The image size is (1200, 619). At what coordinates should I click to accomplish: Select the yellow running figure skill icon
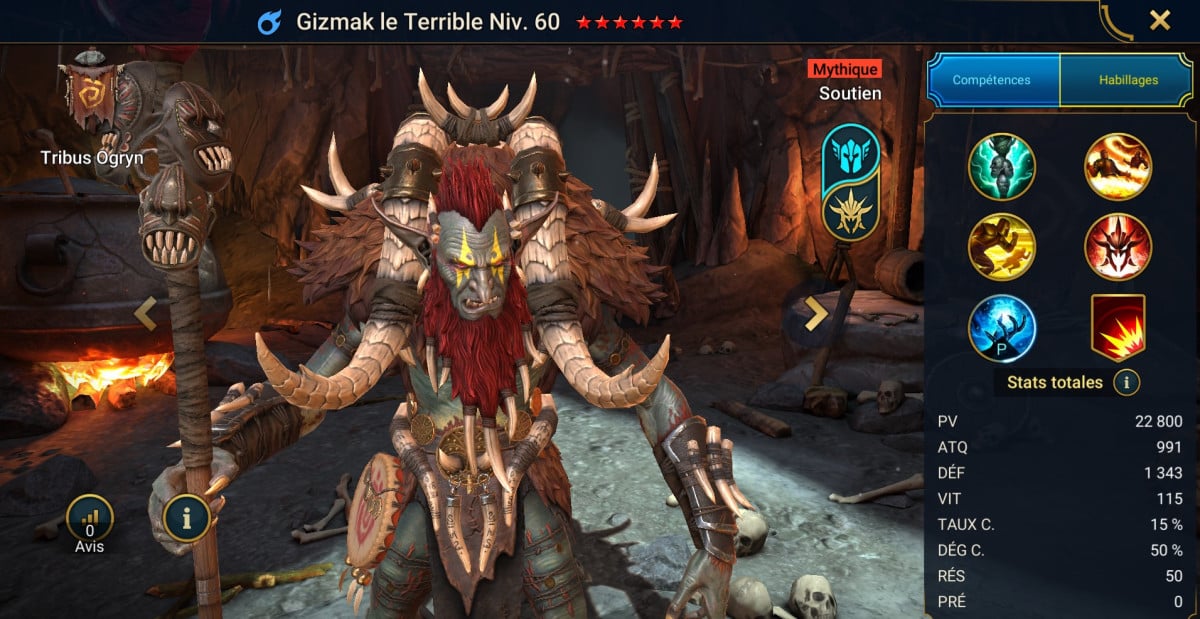point(1001,247)
